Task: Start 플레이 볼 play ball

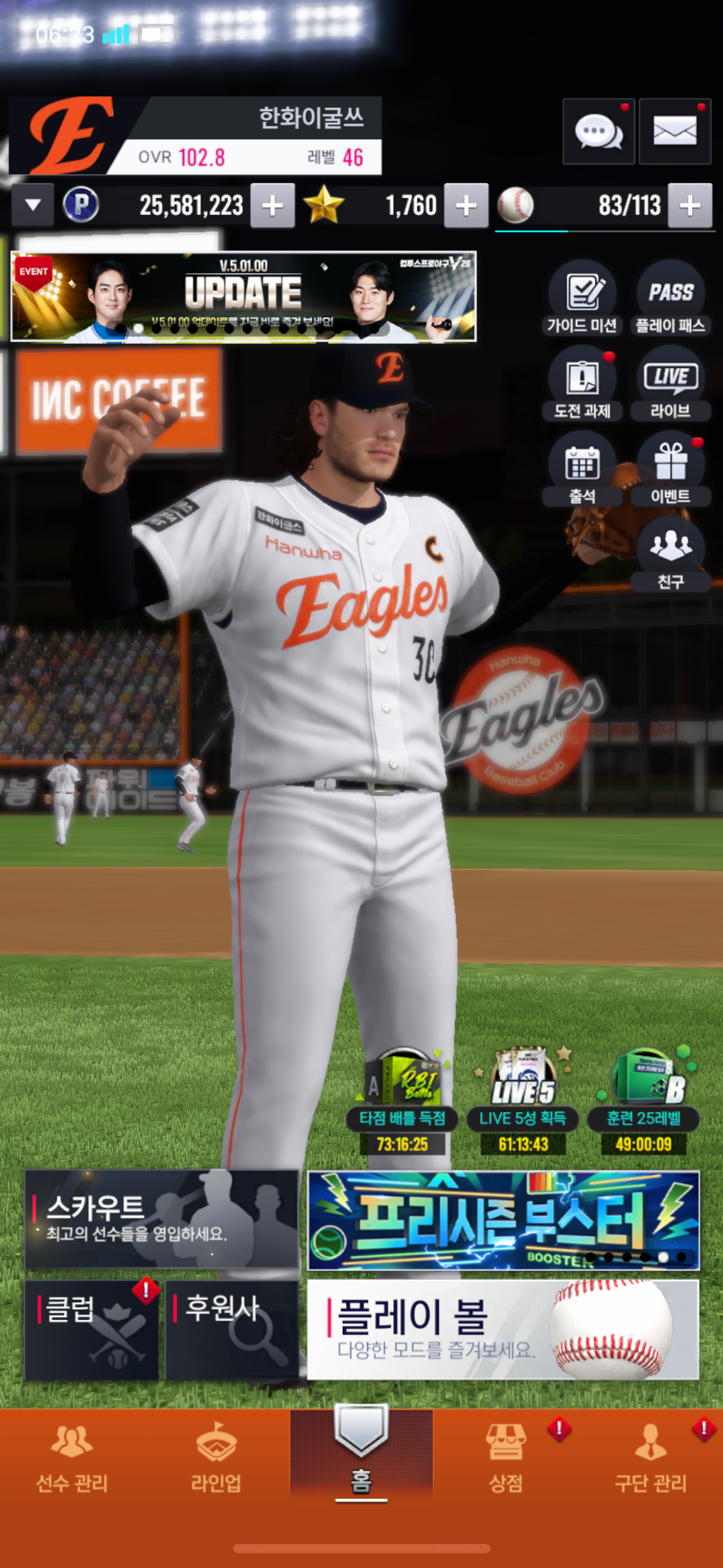Action: click(x=502, y=1329)
